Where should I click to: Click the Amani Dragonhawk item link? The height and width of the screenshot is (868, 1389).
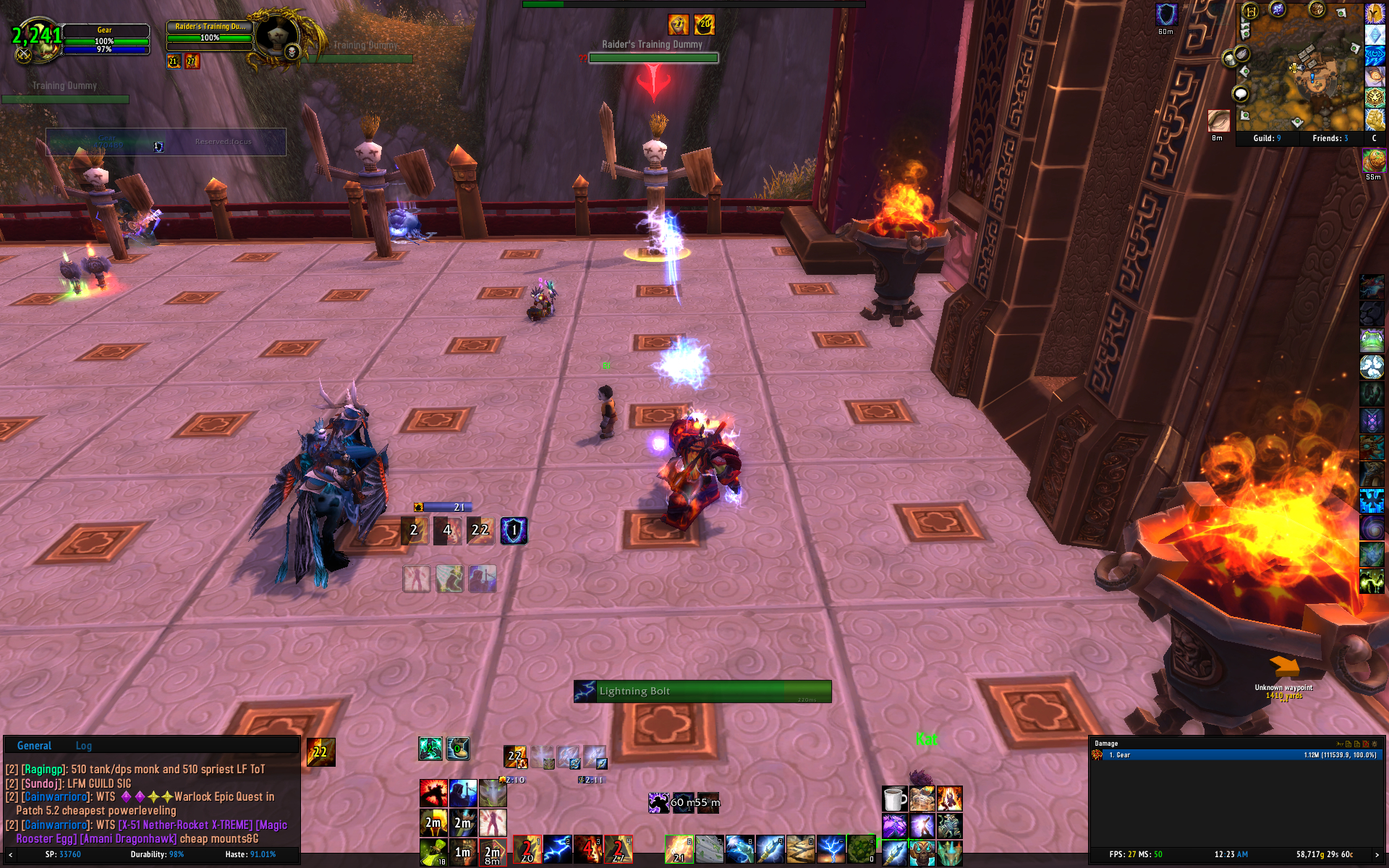(x=128, y=839)
